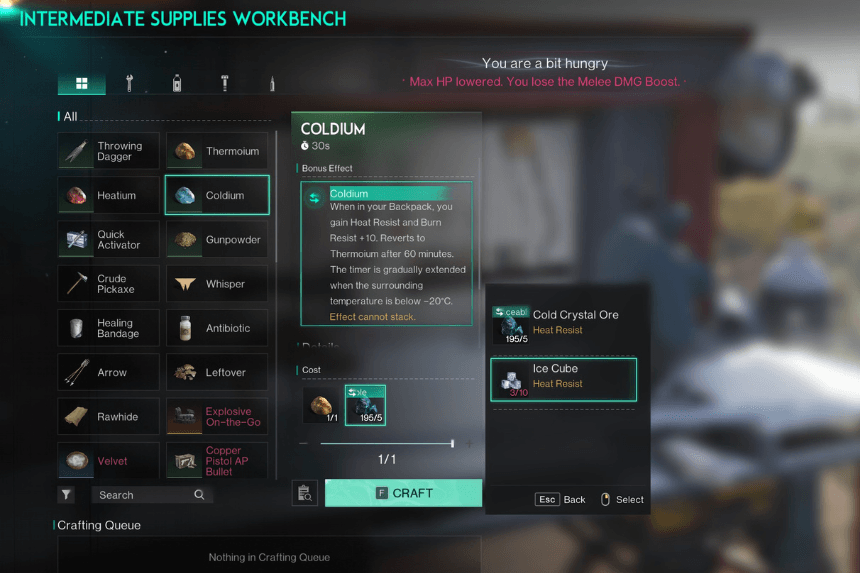Choose the Thermoium recipe
This screenshot has height=573, width=860.
point(217,151)
